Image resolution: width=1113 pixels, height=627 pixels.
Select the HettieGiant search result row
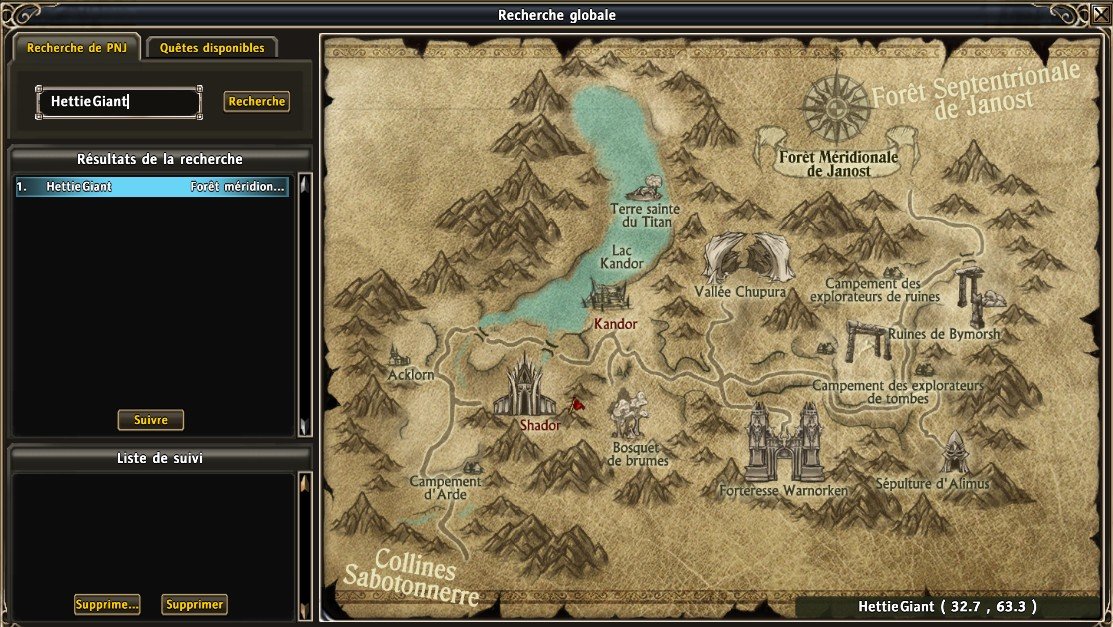click(x=152, y=187)
